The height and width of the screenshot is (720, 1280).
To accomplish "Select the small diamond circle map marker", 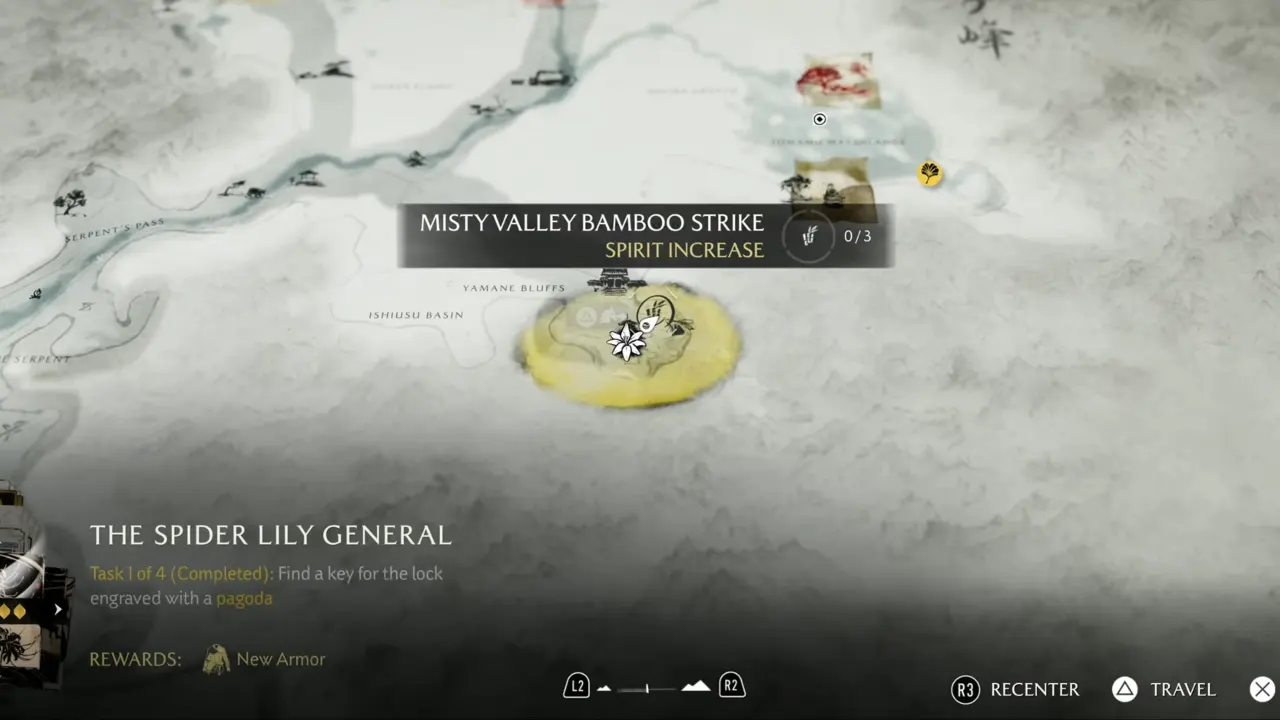I will 819,120.
